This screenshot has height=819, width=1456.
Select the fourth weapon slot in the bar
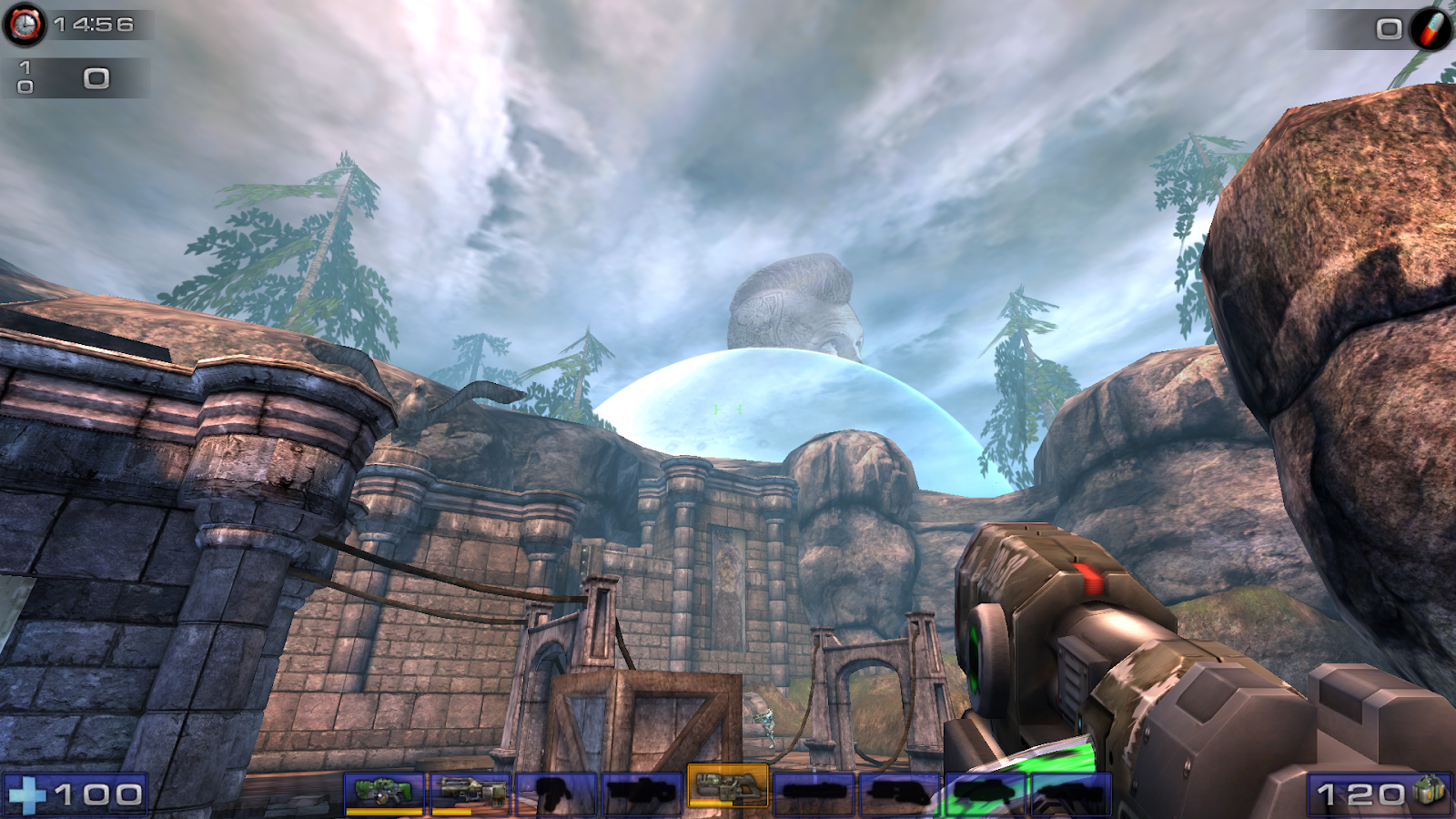[642, 790]
